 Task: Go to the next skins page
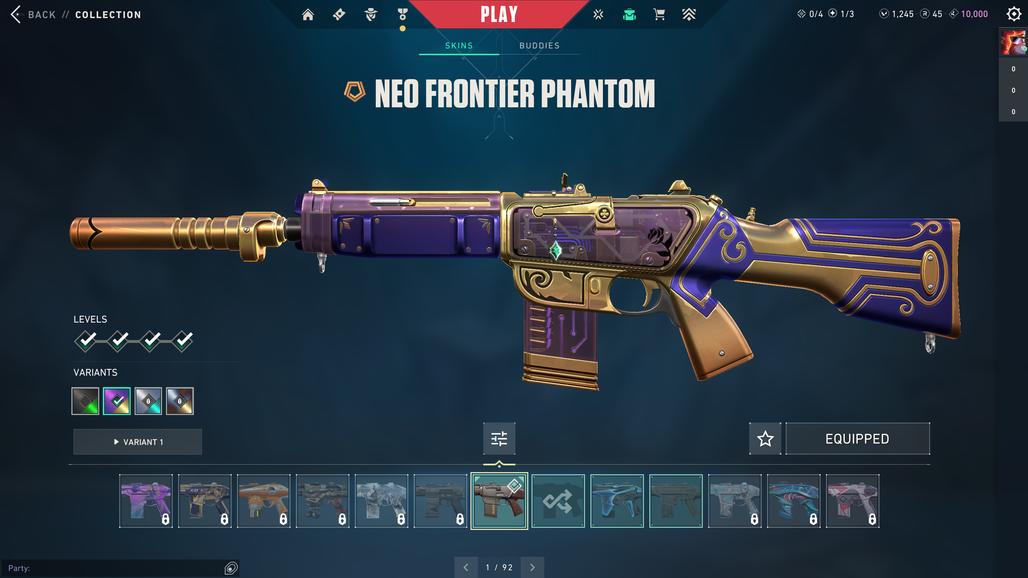[532, 567]
